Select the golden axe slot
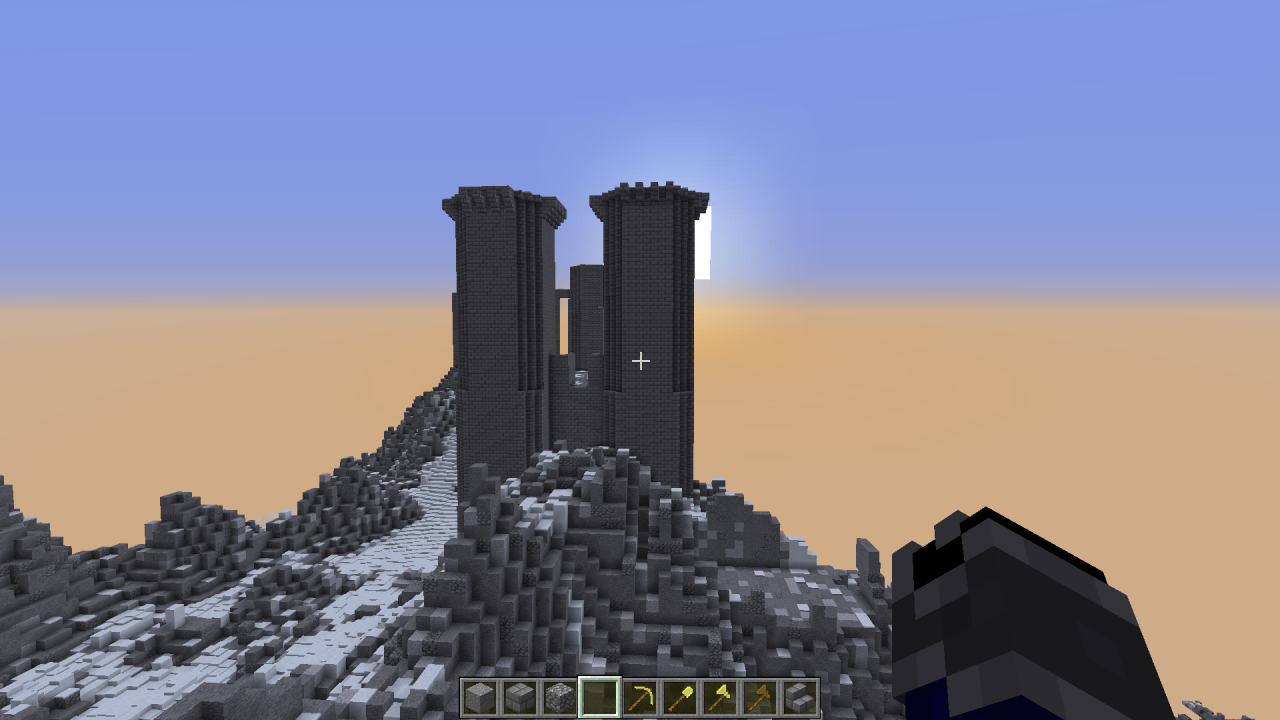This screenshot has width=1280, height=720. 719,697
